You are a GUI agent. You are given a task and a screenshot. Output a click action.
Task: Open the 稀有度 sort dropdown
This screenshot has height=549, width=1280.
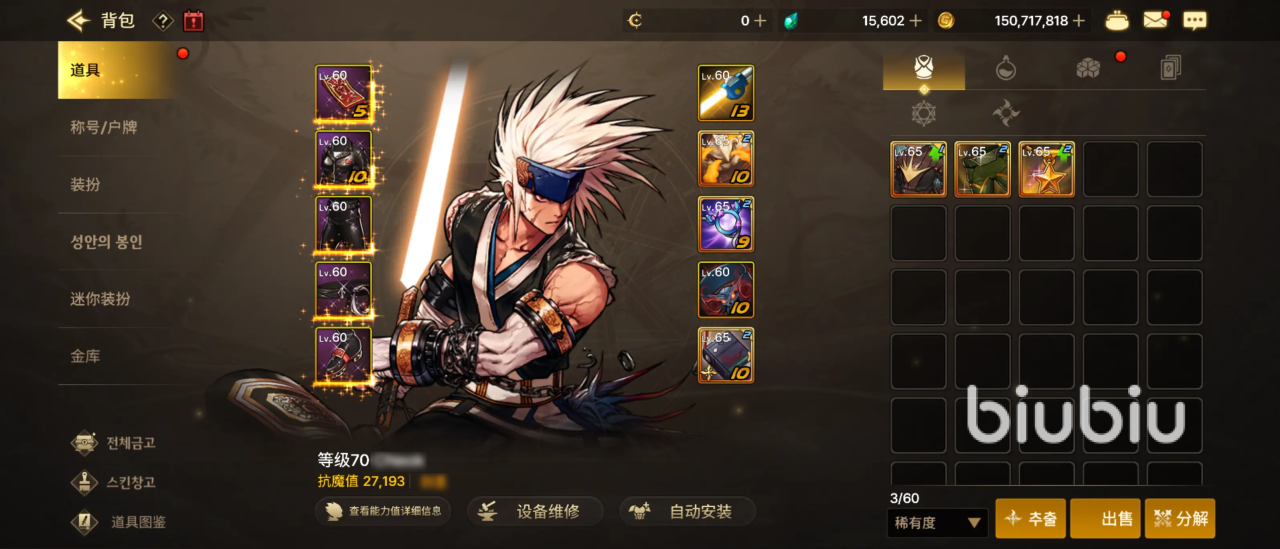[x=937, y=522]
